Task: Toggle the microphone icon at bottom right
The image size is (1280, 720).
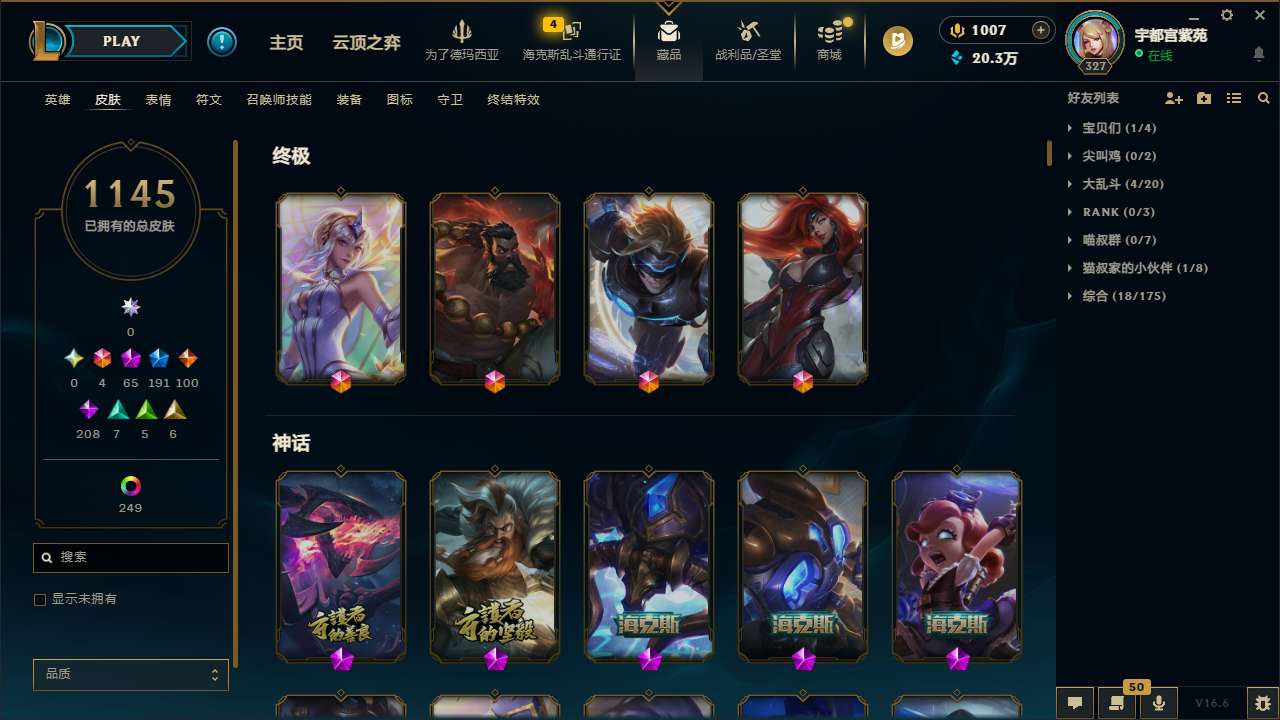Action: click(x=1159, y=703)
